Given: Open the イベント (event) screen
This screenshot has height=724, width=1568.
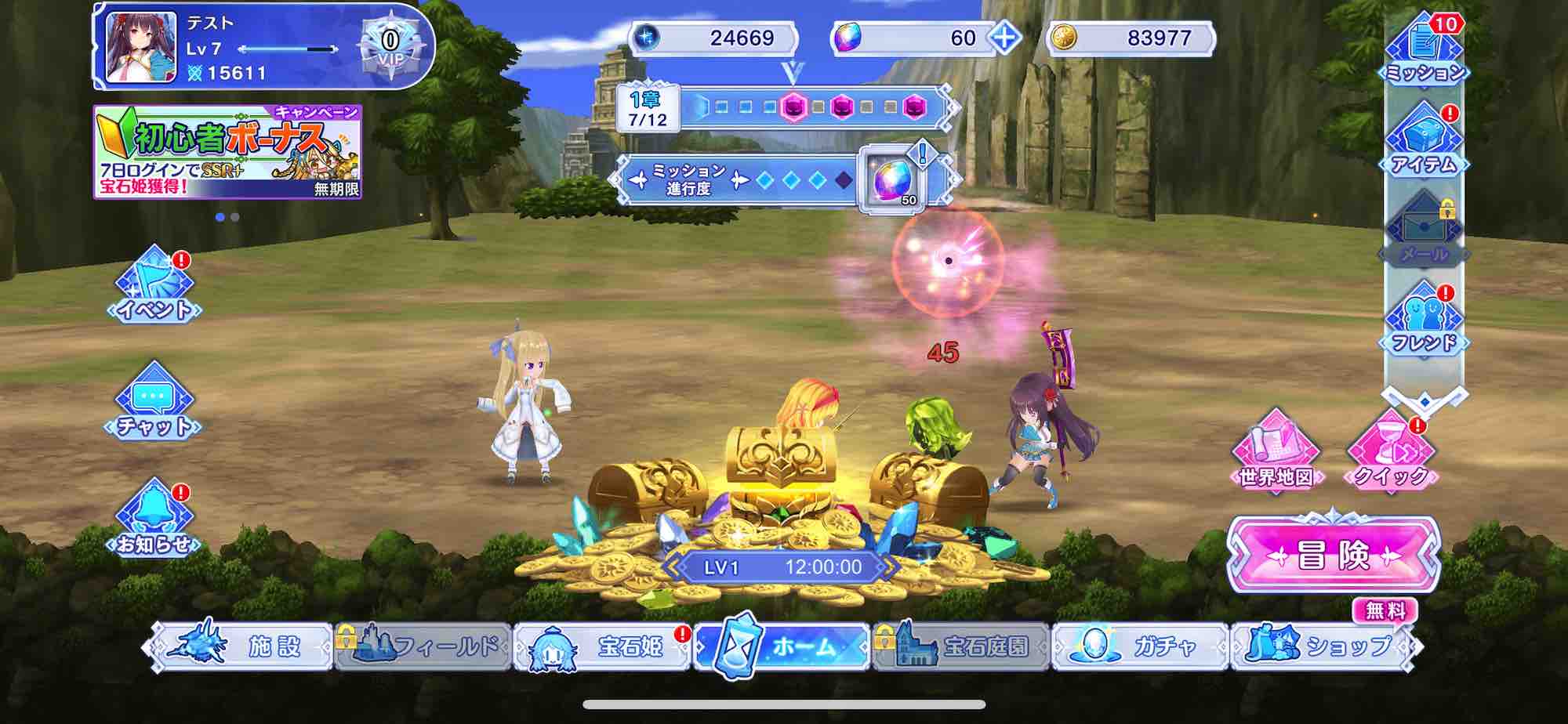Looking at the screenshot, I should pyautogui.click(x=153, y=290).
